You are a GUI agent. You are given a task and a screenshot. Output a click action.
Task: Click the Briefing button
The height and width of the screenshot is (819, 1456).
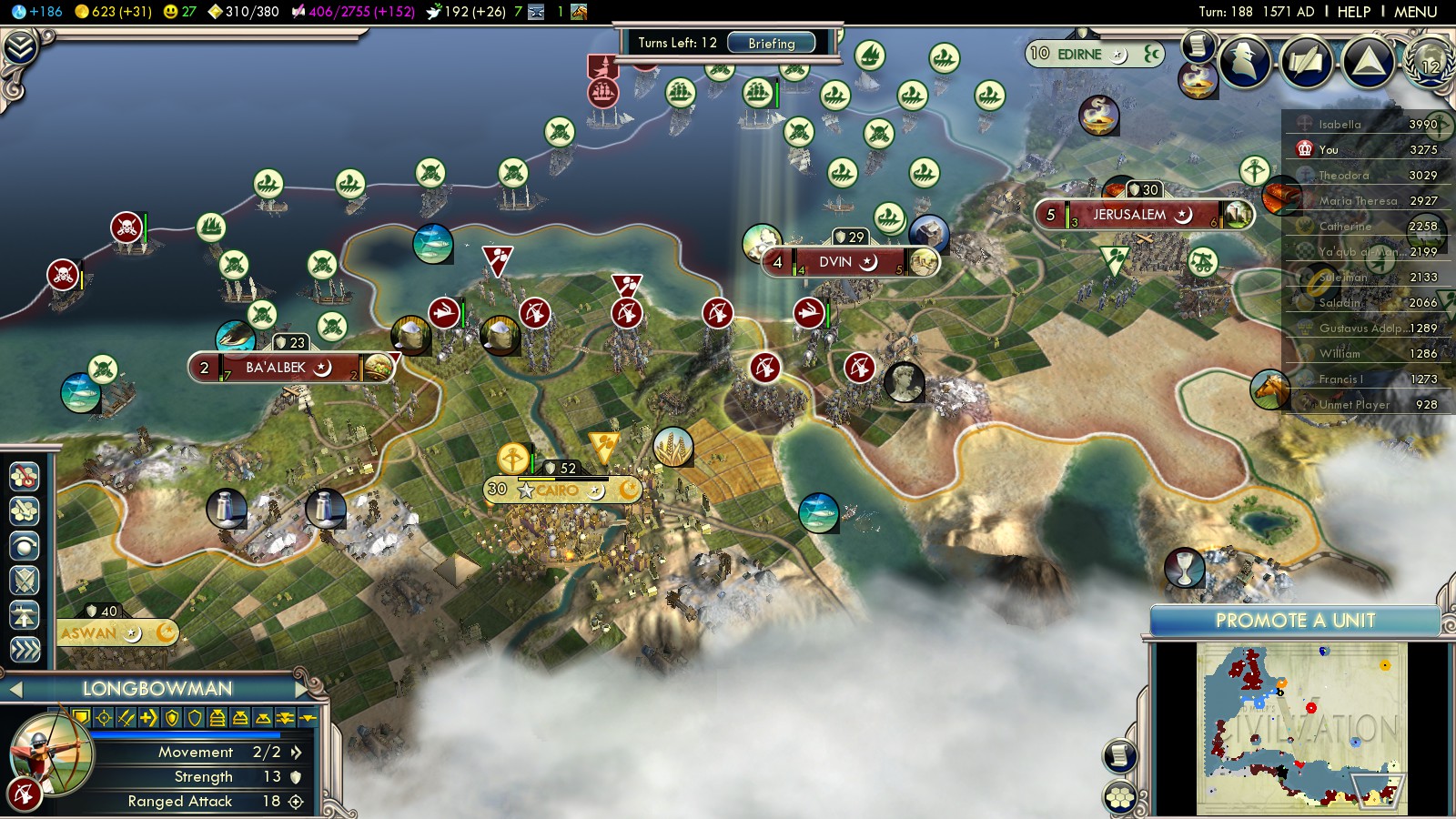coord(771,43)
